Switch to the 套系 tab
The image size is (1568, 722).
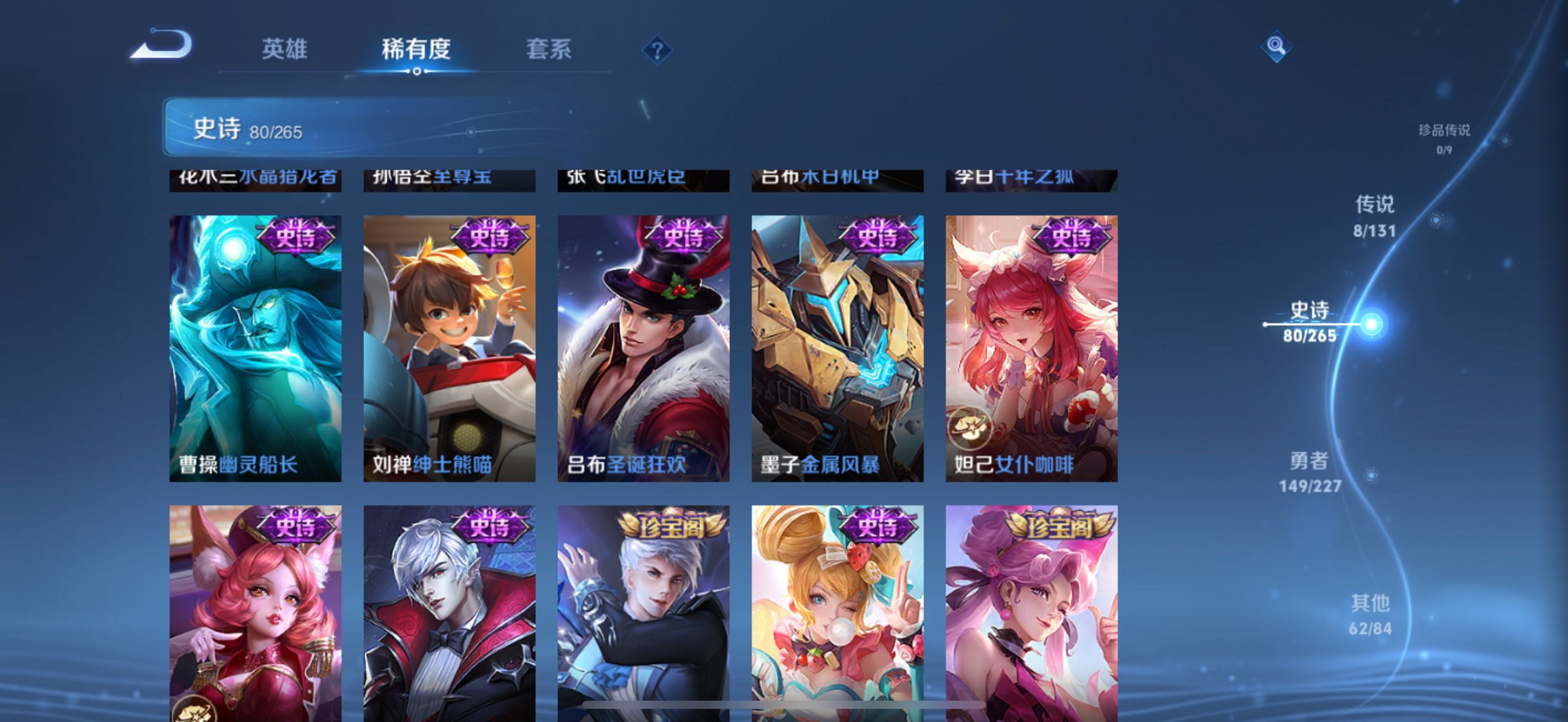click(x=550, y=47)
